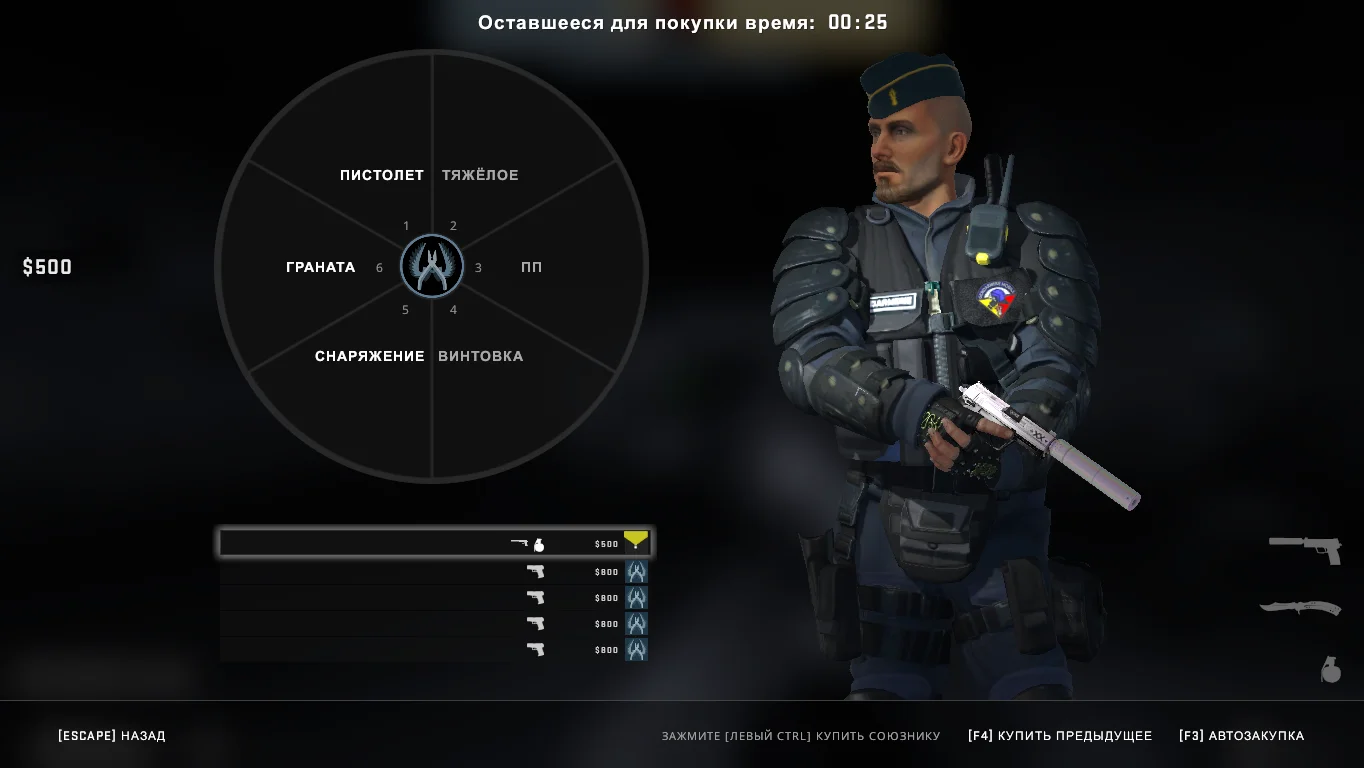Choose the ПП category
Screen dimensions: 1364x768
pos(531,267)
